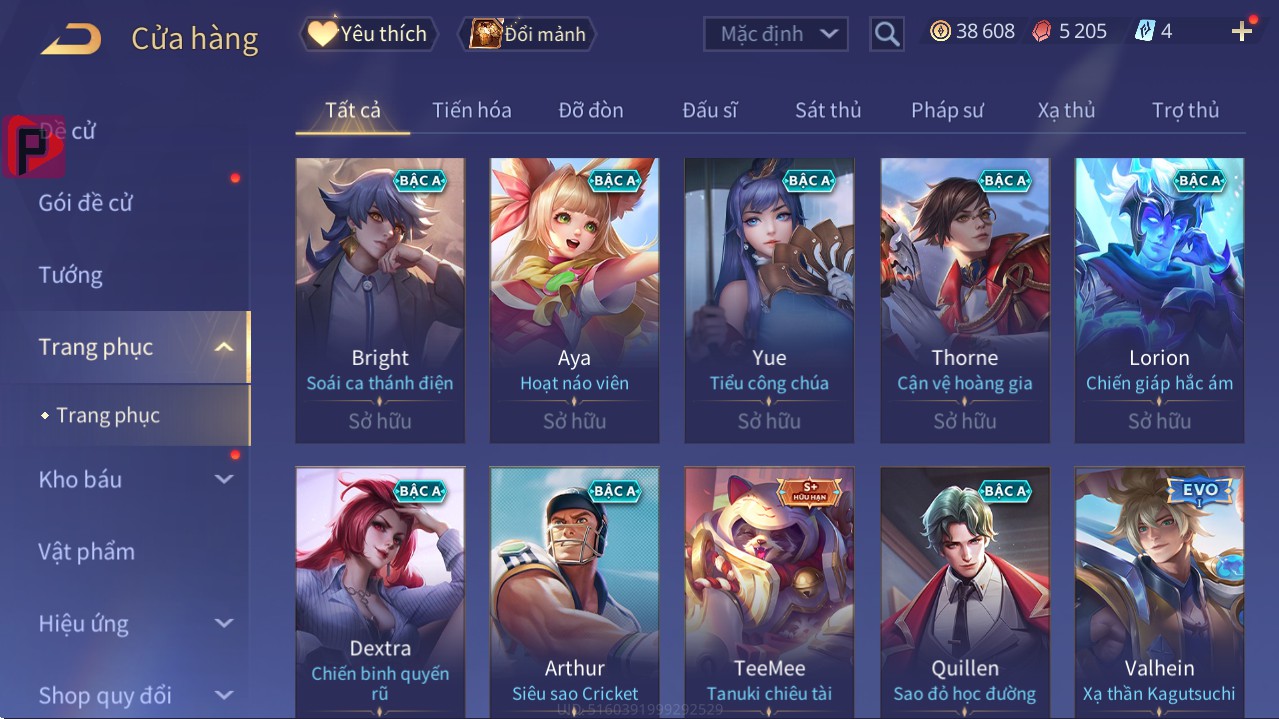Viewport: 1279px width, 719px height.
Task: Open the Đổi mảnh fragment exchange
Action: (x=527, y=34)
